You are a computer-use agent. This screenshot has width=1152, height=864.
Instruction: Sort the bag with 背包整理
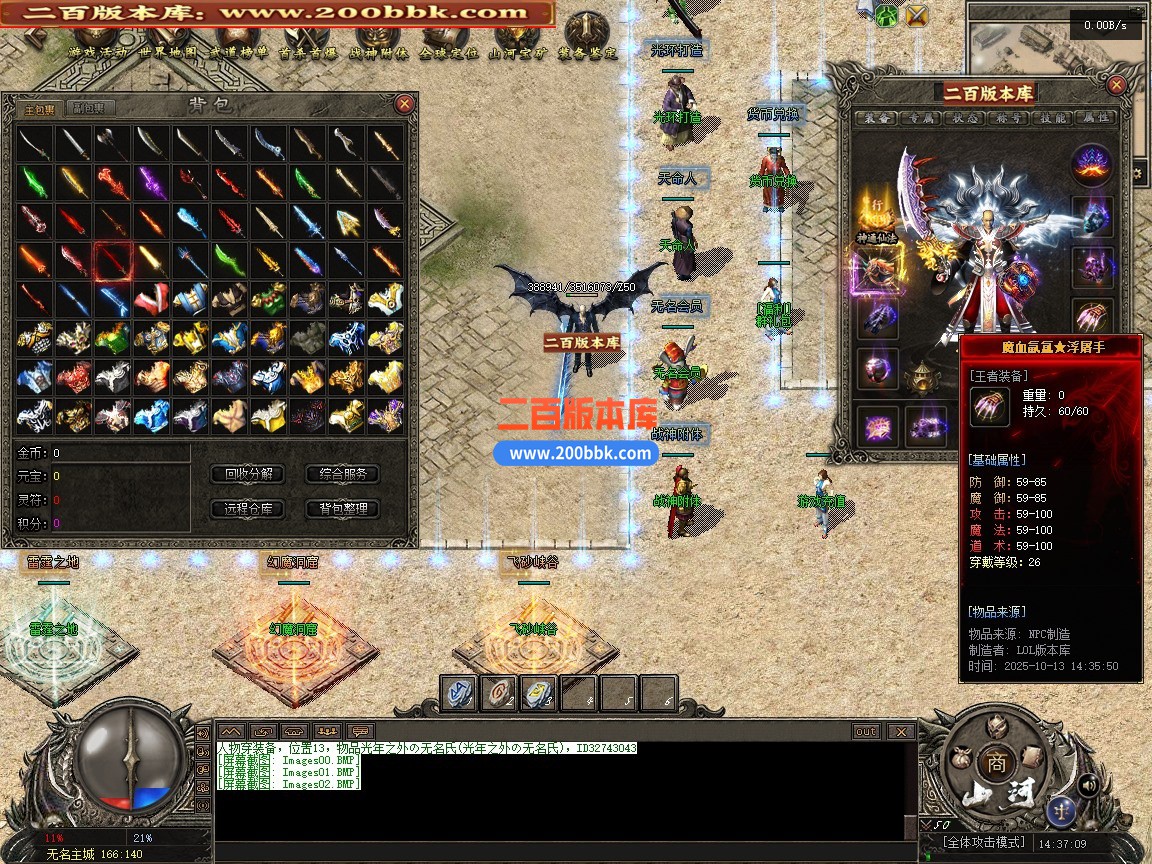pos(342,509)
